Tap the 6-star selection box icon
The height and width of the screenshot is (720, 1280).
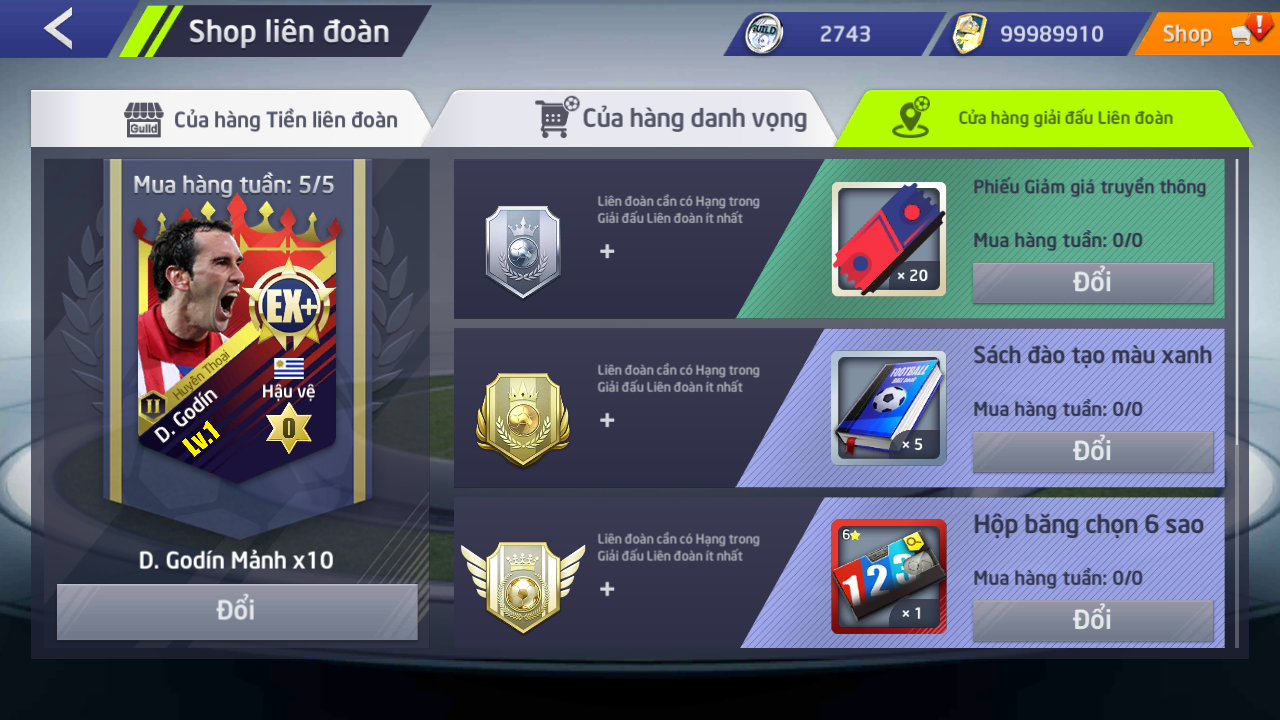[x=888, y=577]
